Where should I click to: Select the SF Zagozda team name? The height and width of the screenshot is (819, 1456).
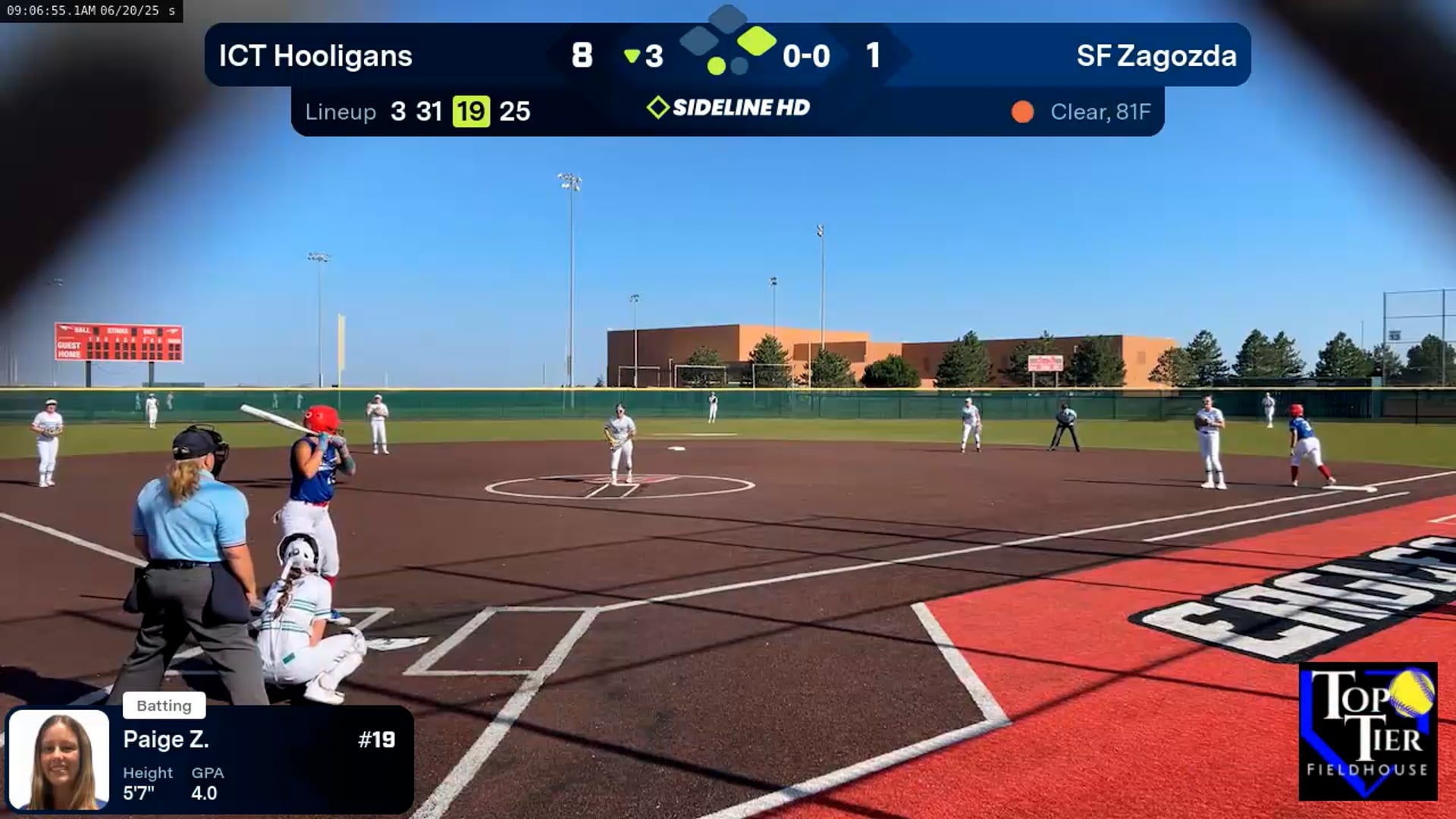point(1156,56)
